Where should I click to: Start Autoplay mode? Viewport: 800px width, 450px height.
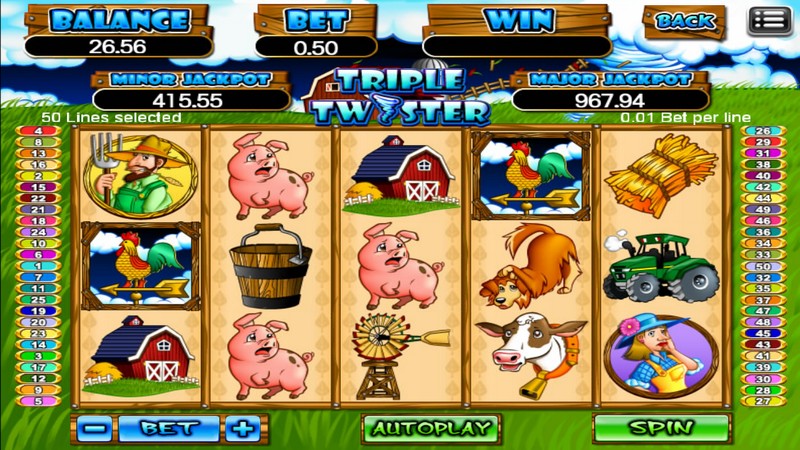(430, 428)
